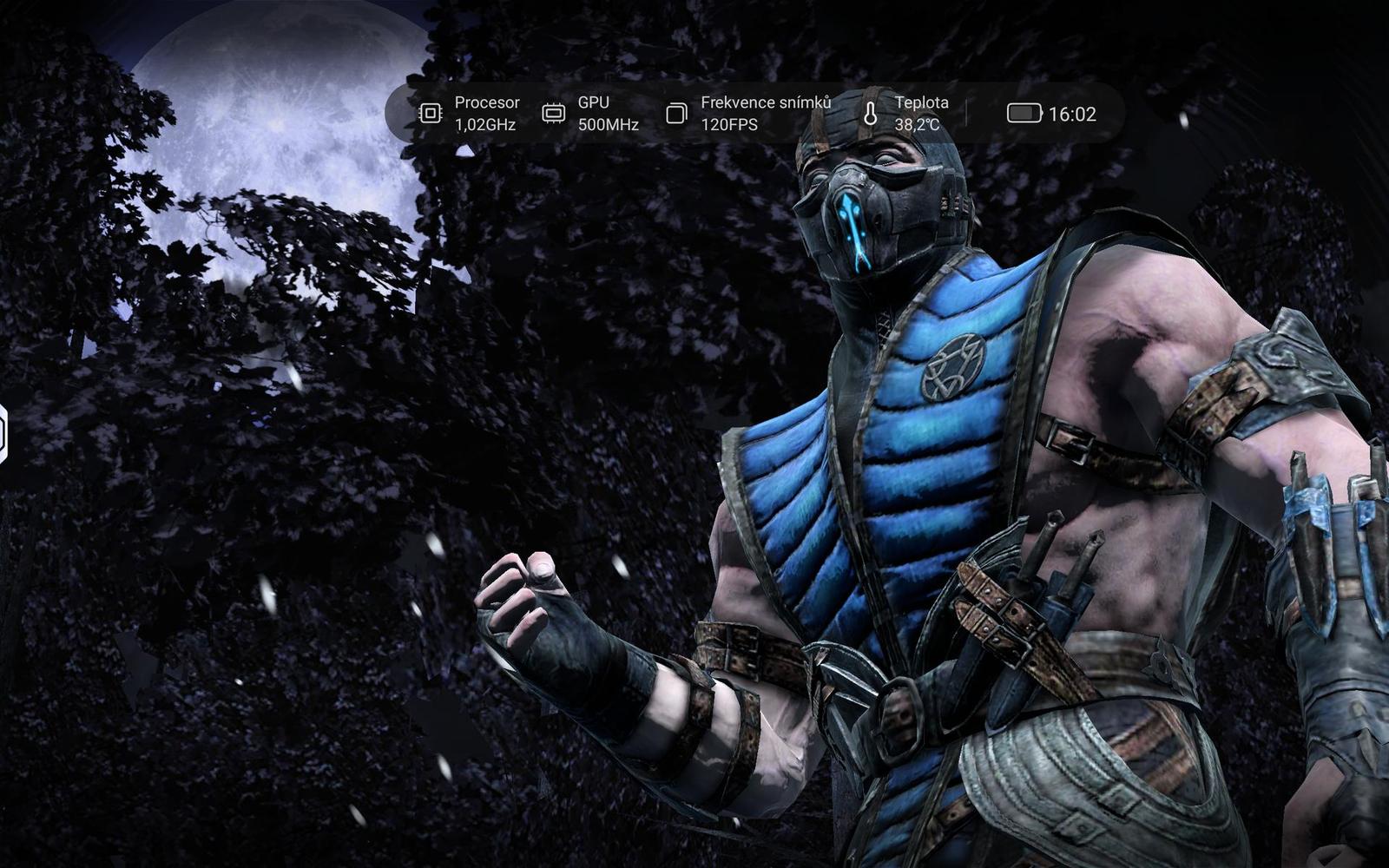
Task: Toggle the temperature readout display
Action: [894, 111]
